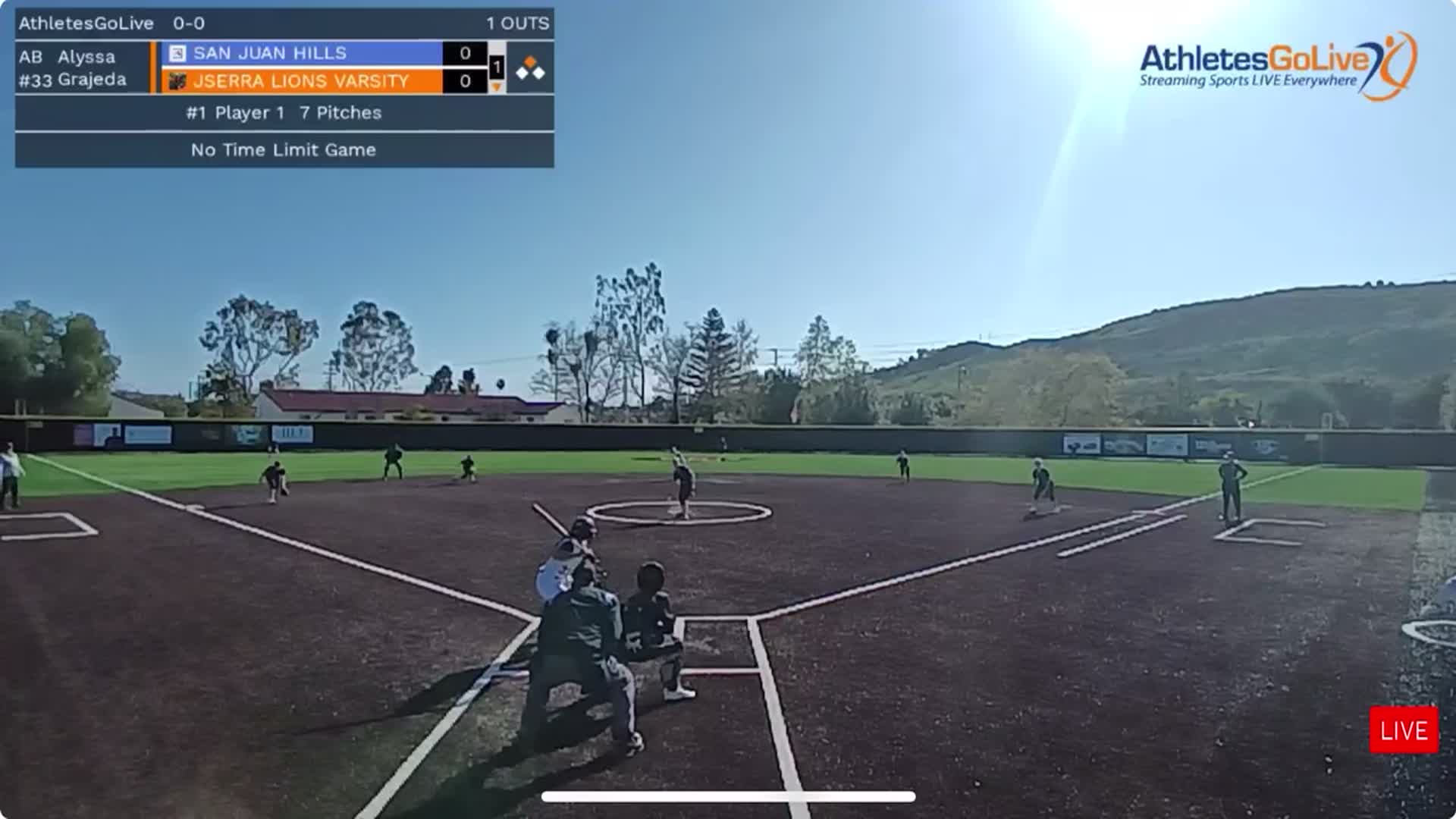
Task: Click the #1 Player 1 7 Pitches text
Action: tap(283, 113)
